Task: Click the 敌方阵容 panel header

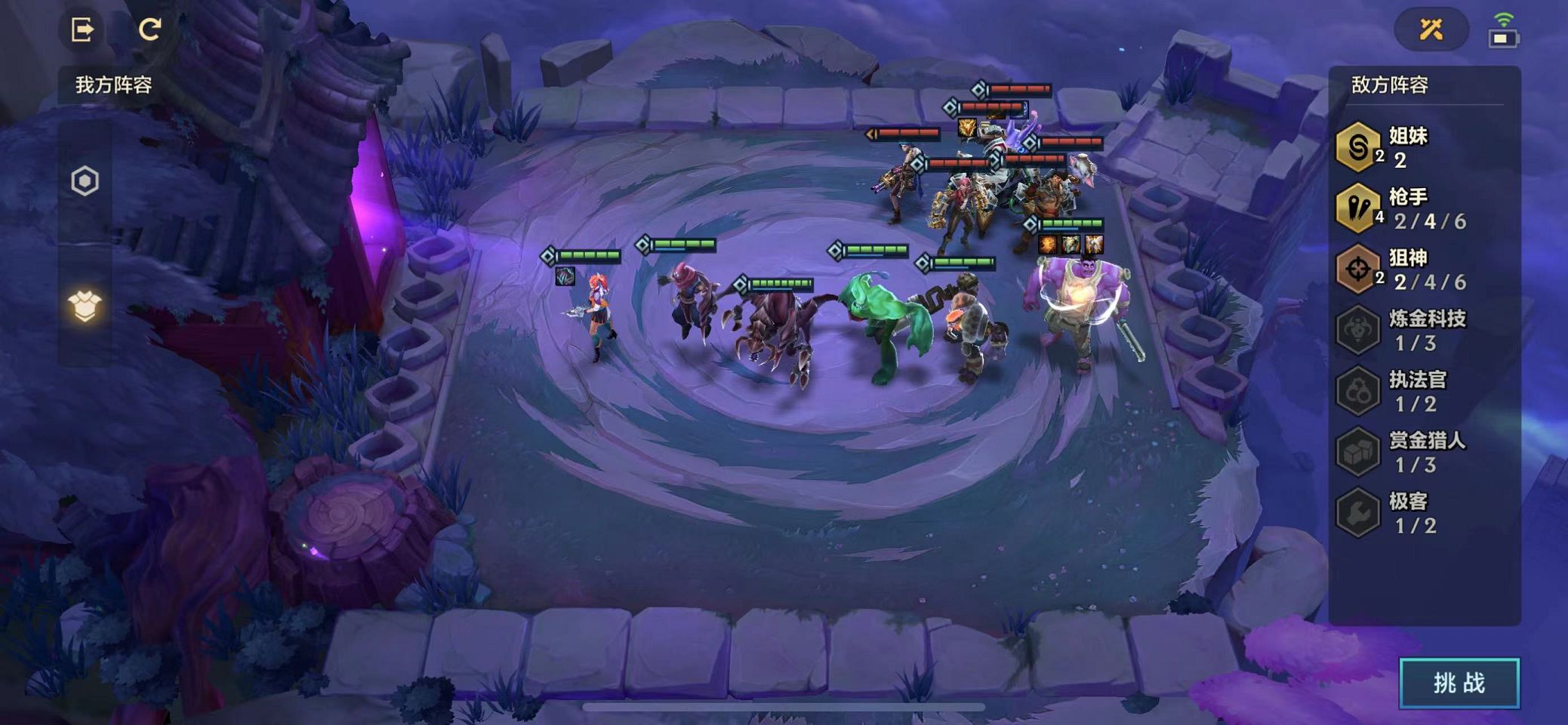Action: tap(1389, 85)
